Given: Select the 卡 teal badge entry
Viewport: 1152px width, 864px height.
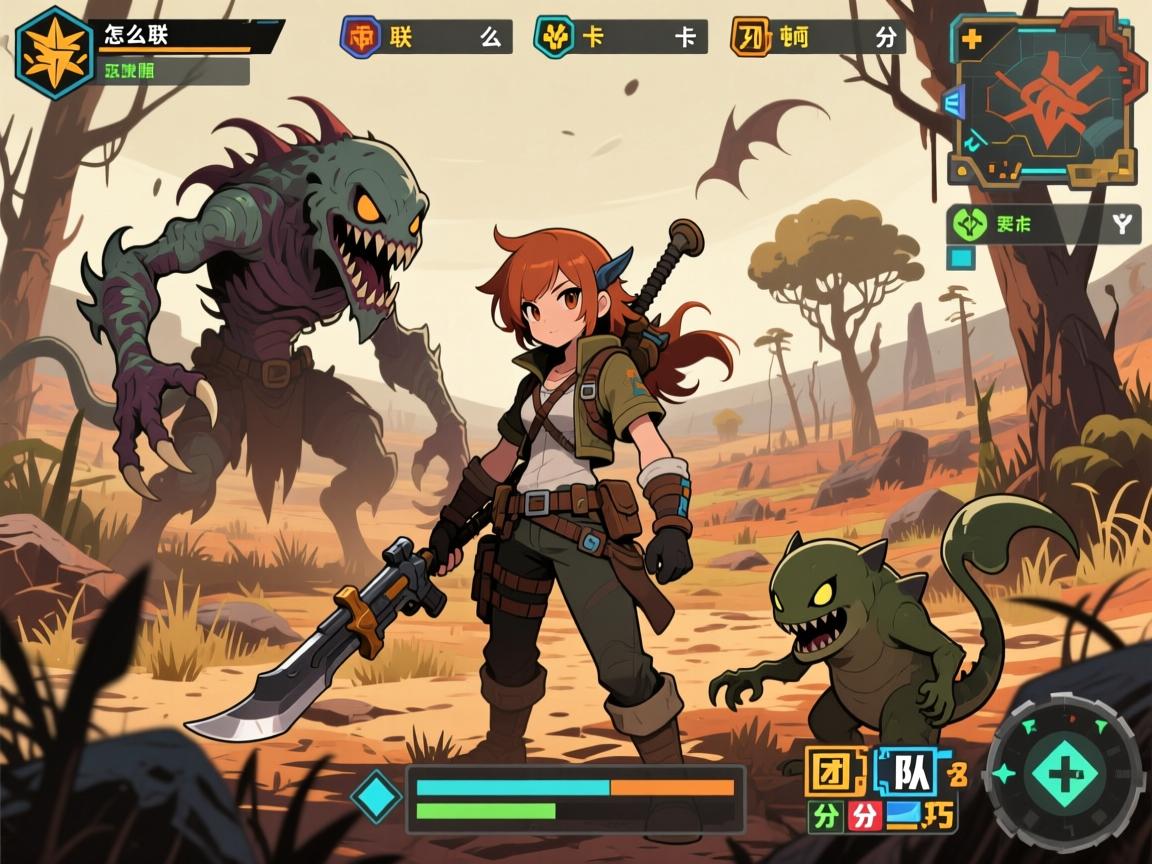Looking at the screenshot, I should [x=620, y=37].
